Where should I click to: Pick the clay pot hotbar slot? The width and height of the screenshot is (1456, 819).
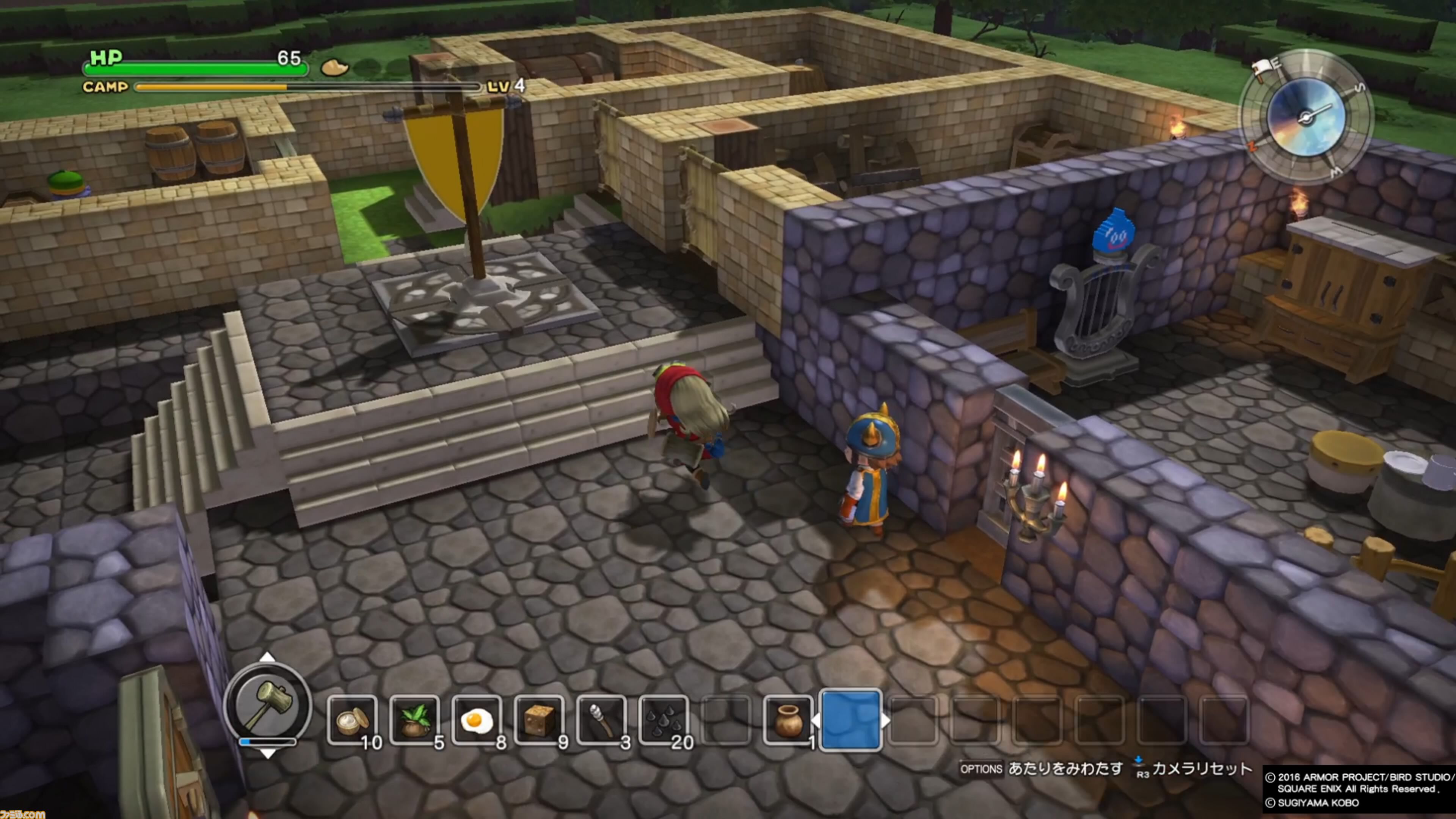coord(788,721)
